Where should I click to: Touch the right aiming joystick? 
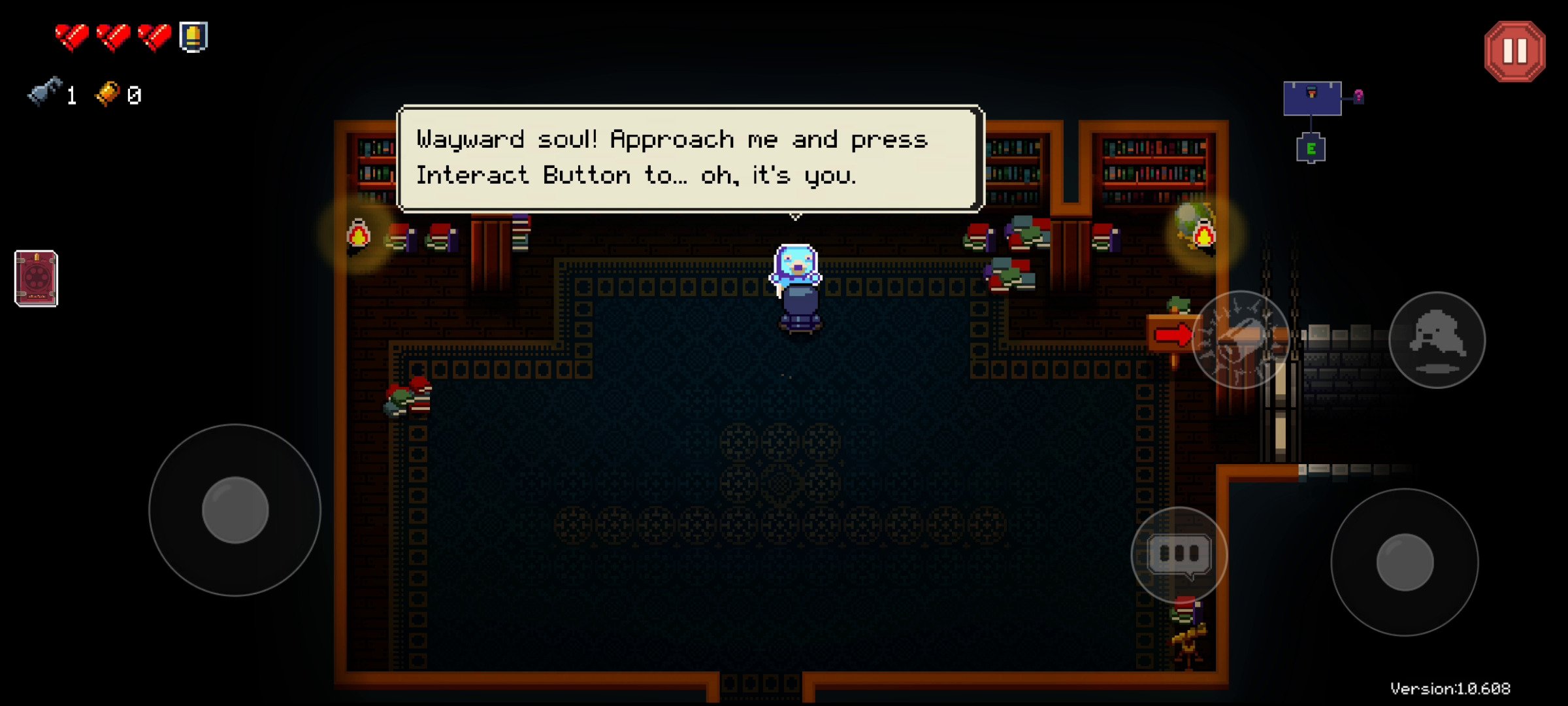pos(1405,562)
